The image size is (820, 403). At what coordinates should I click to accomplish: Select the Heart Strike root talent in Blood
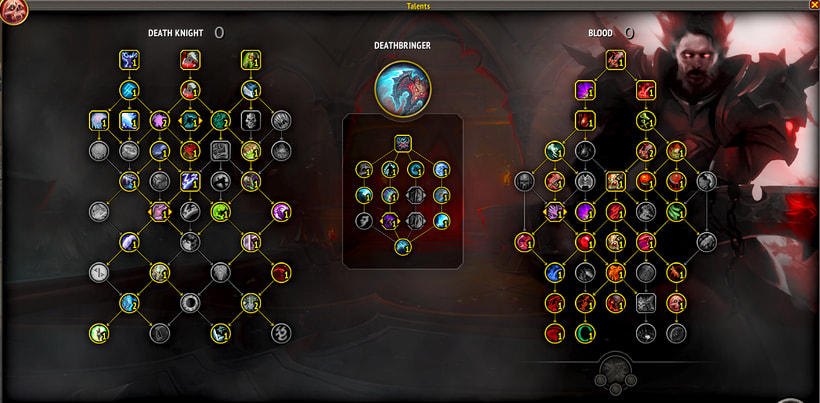[x=615, y=61]
